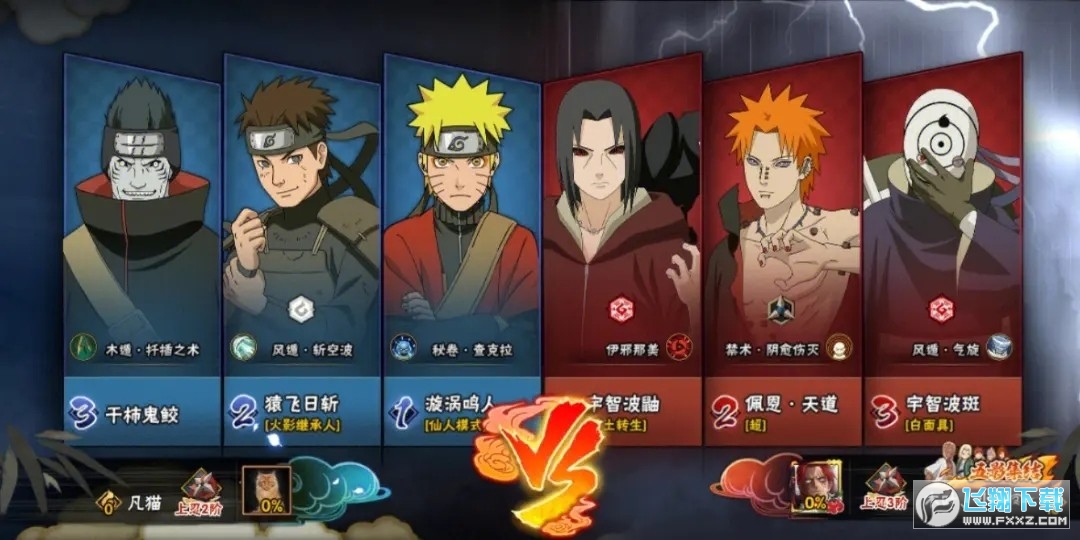1080x540 pixels.
Task: Tap the 风遁·气旋 scroll icon
Action: pos(998,348)
